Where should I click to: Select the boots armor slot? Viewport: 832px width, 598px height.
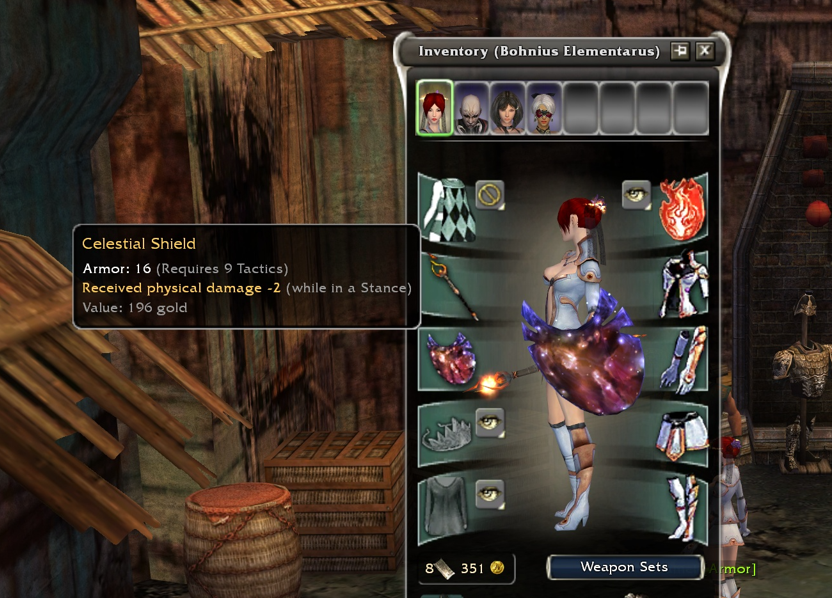(x=682, y=508)
